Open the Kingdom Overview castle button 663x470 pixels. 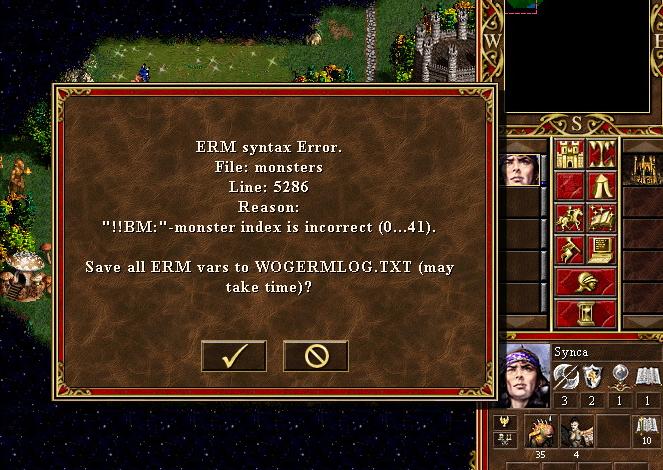coord(569,154)
